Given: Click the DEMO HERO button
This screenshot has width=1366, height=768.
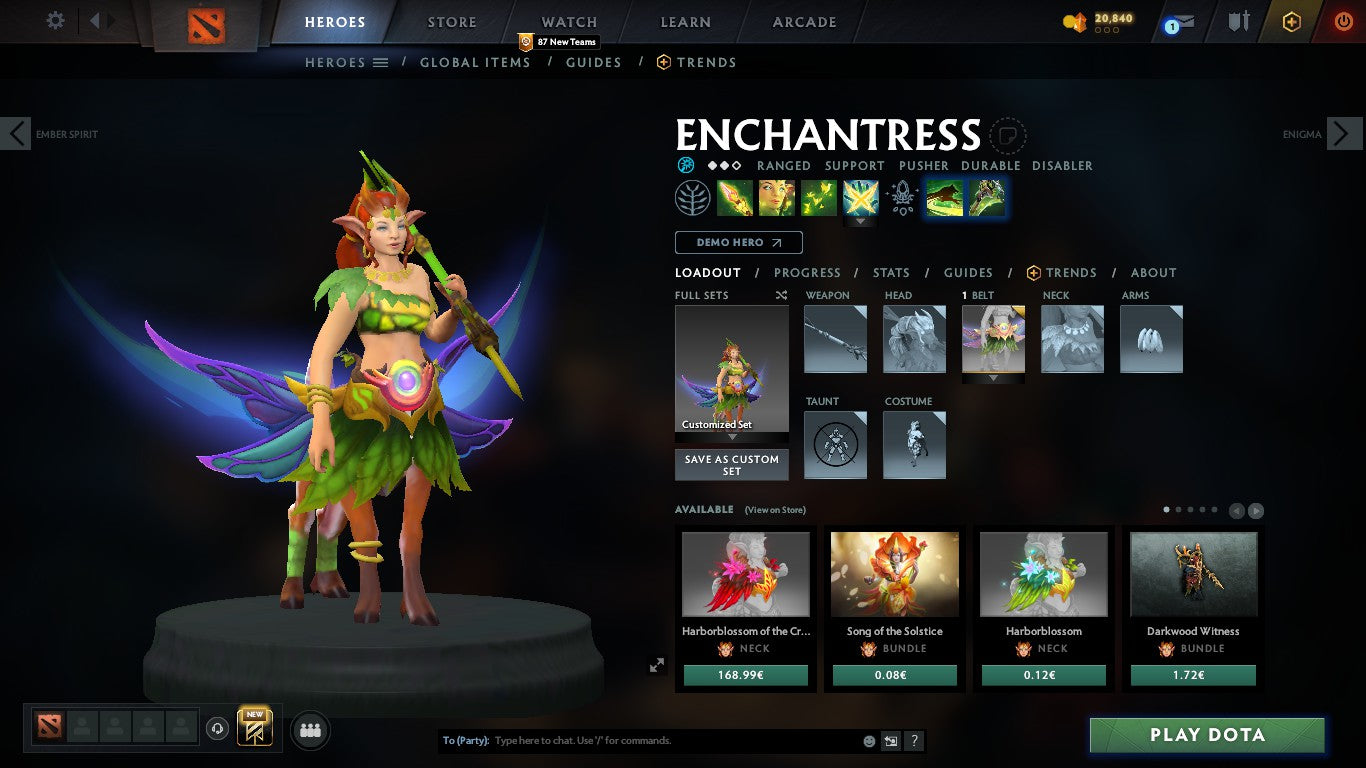Looking at the screenshot, I should click(737, 242).
